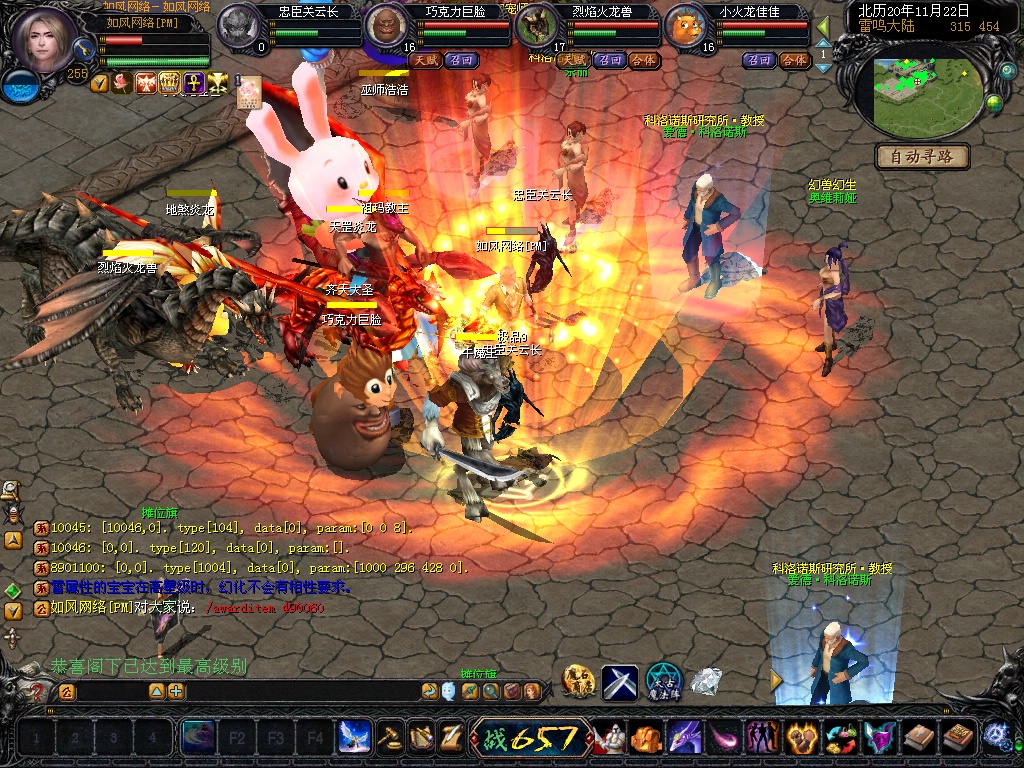Select the 小火龙佳佳 orange dragon portrait
This screenshot has width=1024, height=768.
(x=686, y=26)
